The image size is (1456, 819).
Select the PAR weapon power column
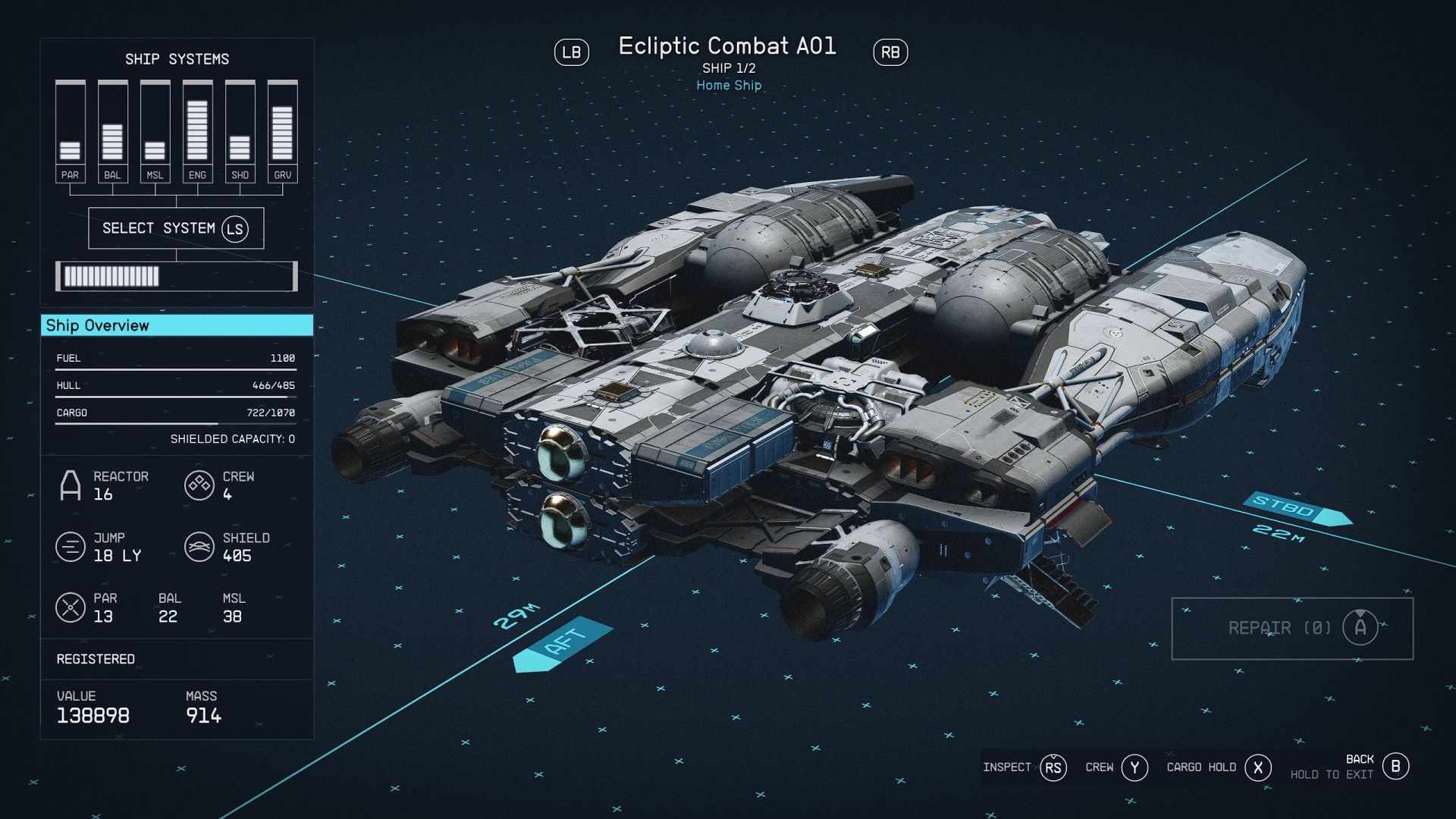70,131
